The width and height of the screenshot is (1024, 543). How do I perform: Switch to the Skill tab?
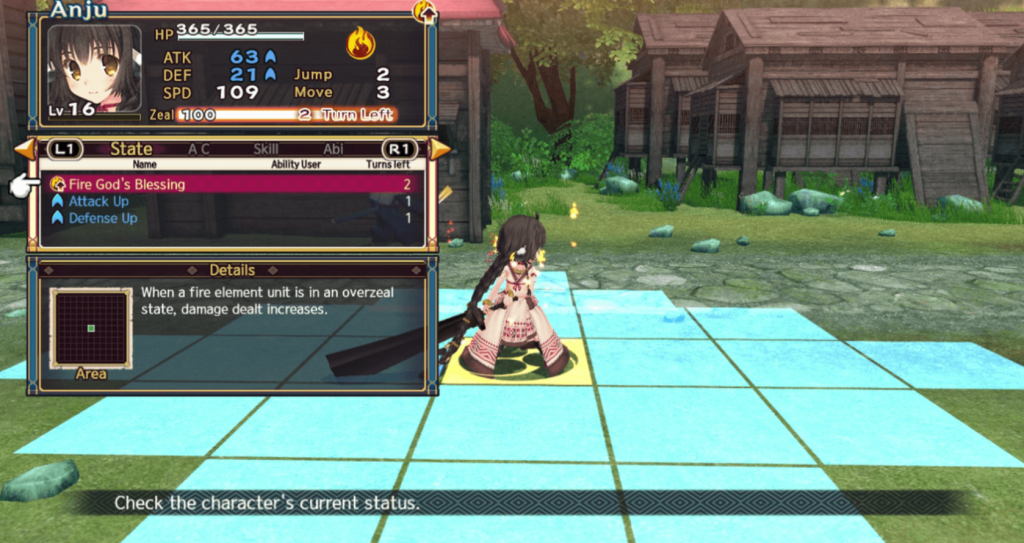tap(266, 149)
